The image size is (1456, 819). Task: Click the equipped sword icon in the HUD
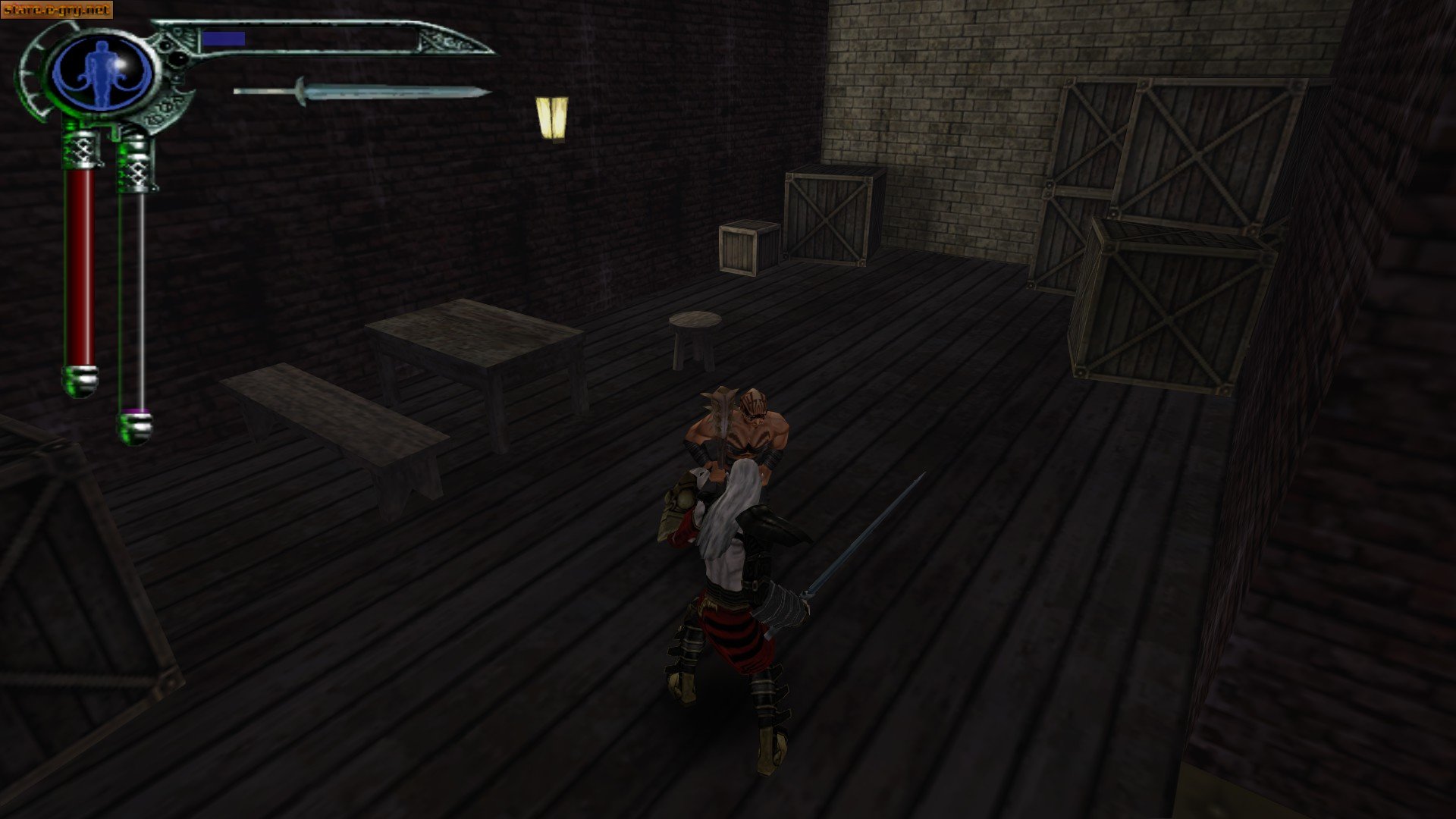364,93
